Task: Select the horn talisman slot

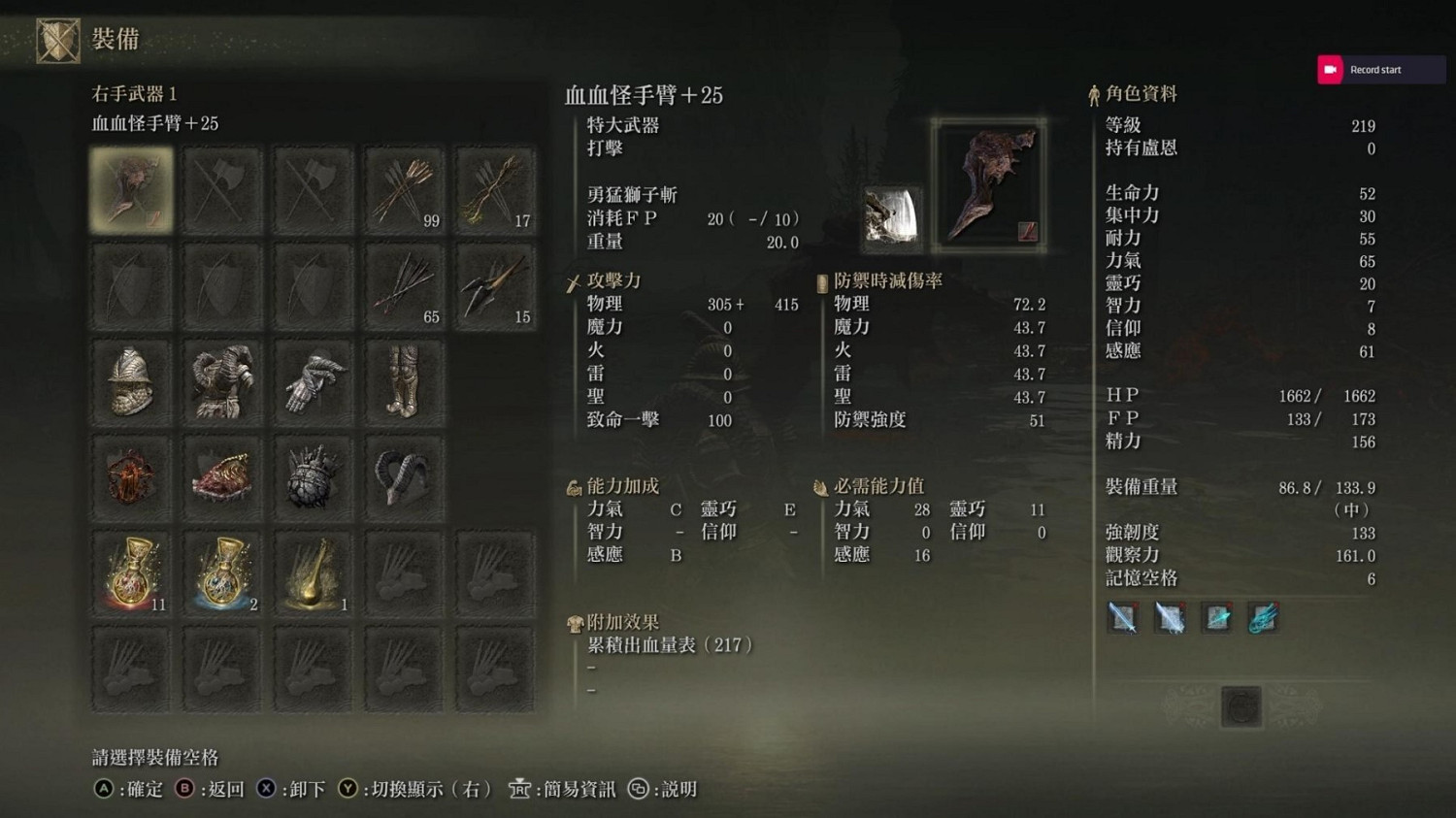Action: 405,475
